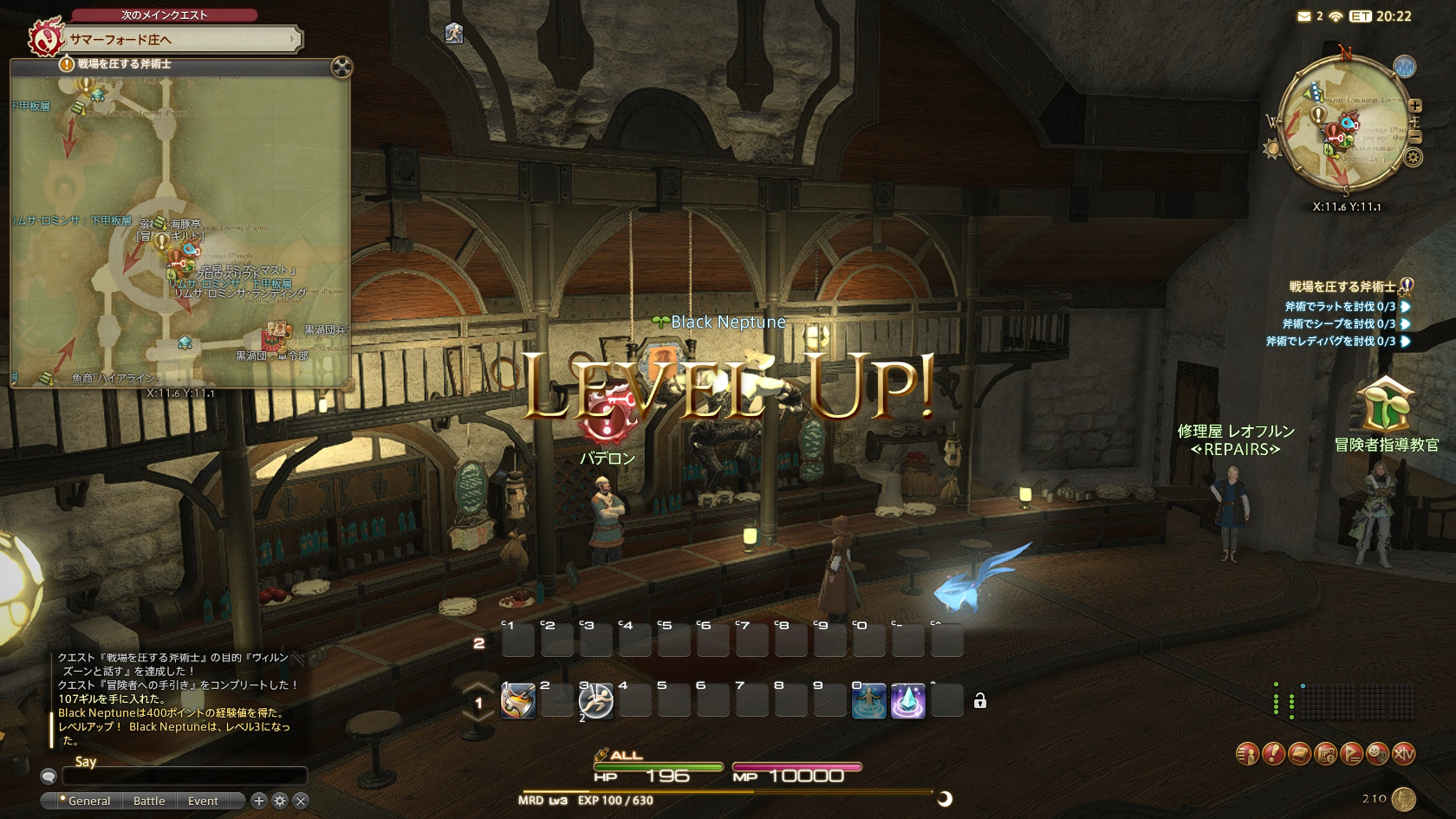
Task: Use the Sprint running-figure action
Action: pyautogui.click(x=595, y=700)
